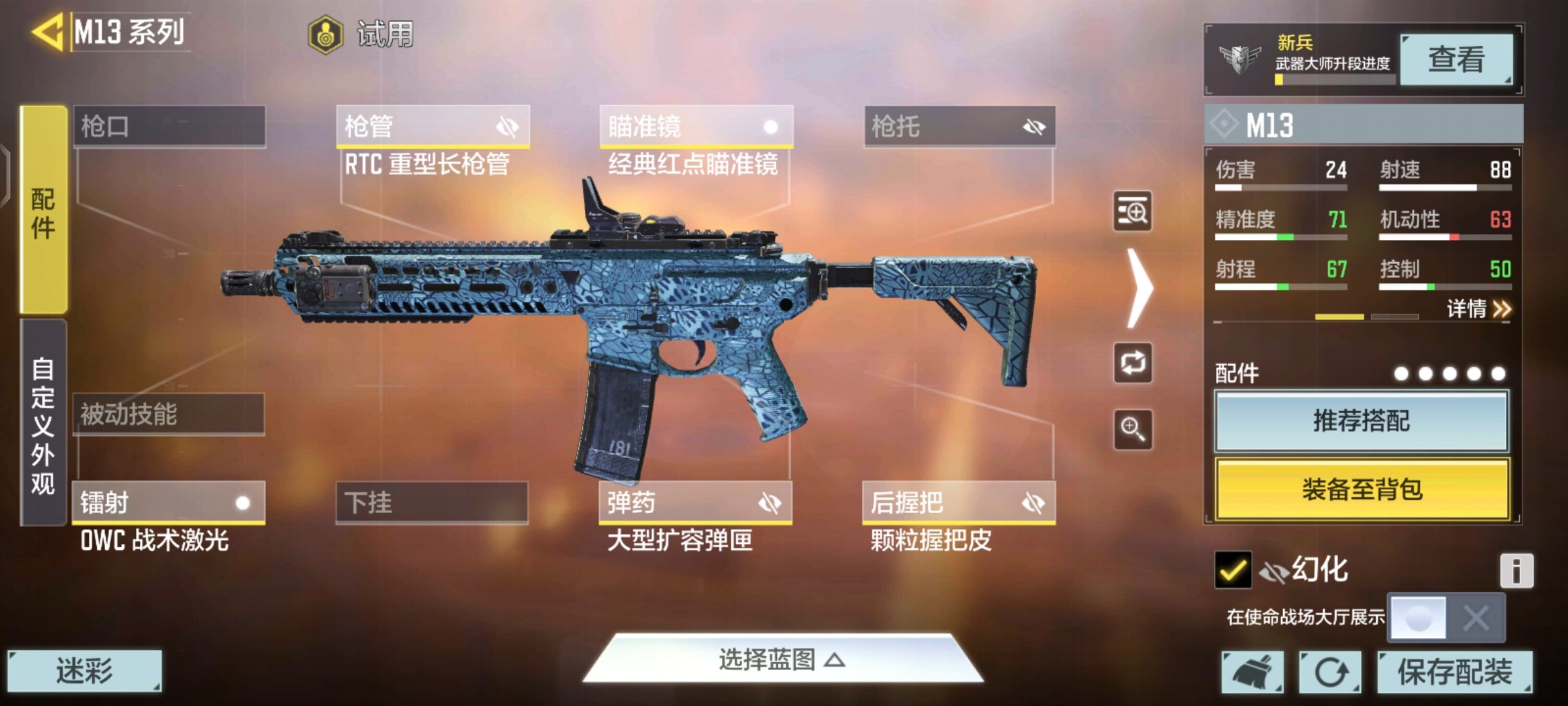Go back using the yellow arrow
The width and height of the screenshot is (1568, 706).
(47, 31)
